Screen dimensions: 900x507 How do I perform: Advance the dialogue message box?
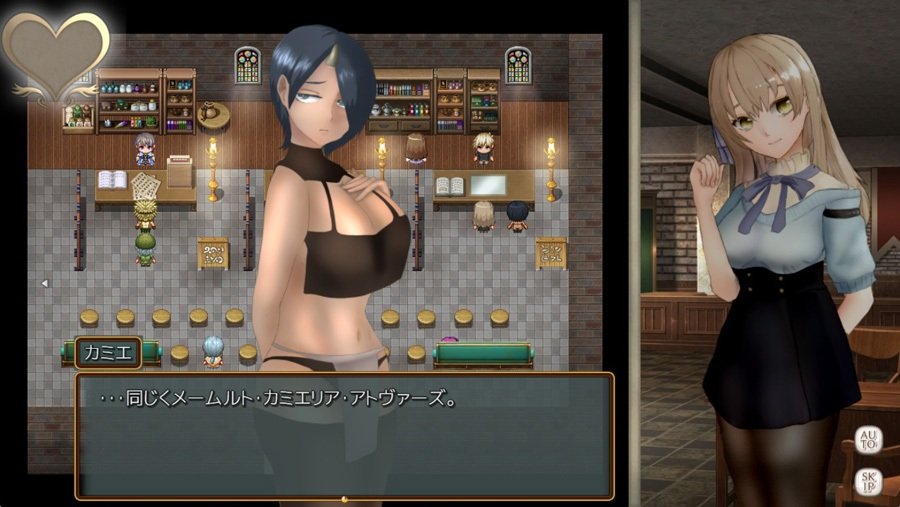pos(344,436)
